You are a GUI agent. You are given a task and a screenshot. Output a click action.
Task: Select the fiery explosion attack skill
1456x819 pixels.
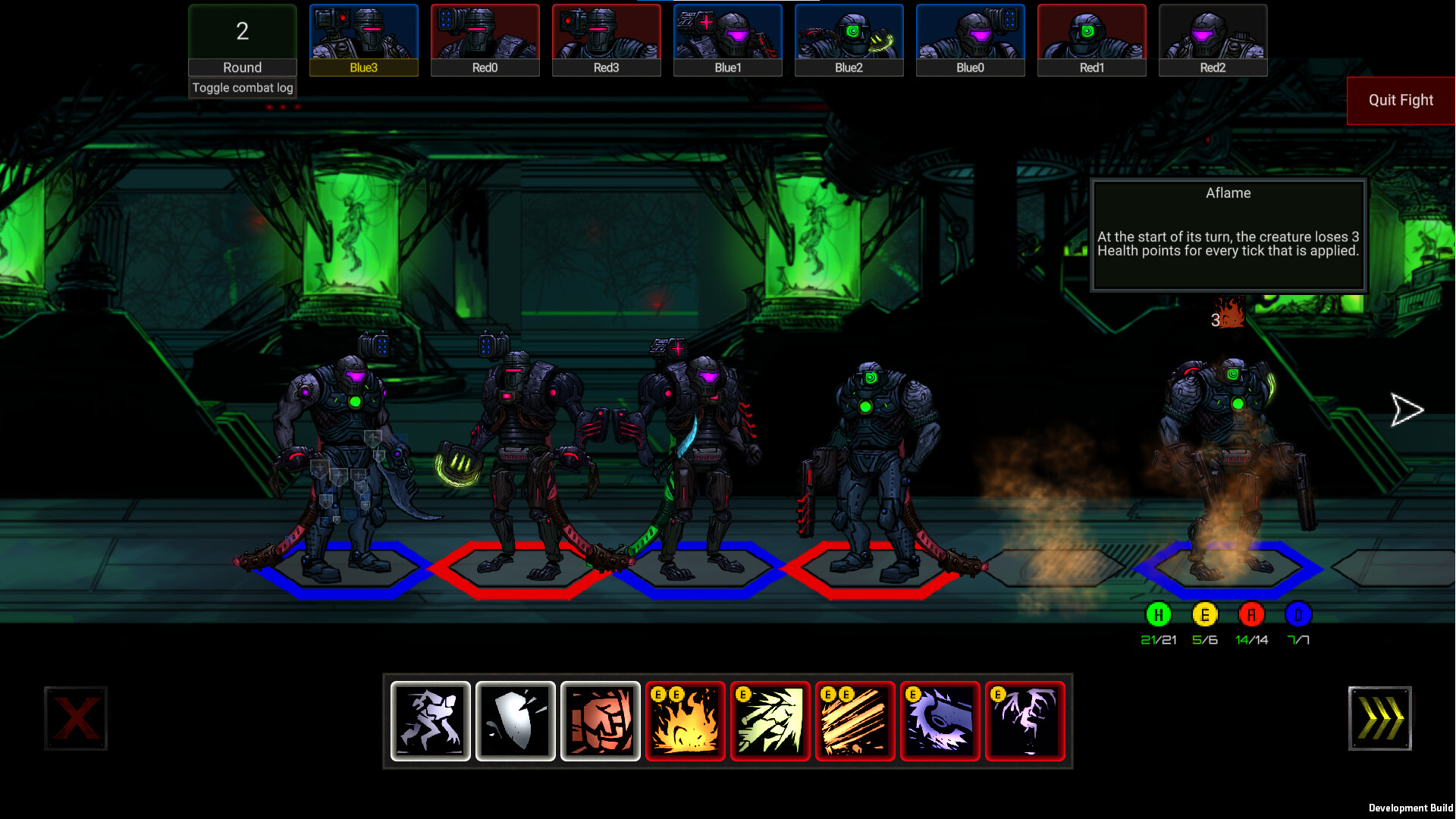(x=686, y=720)
